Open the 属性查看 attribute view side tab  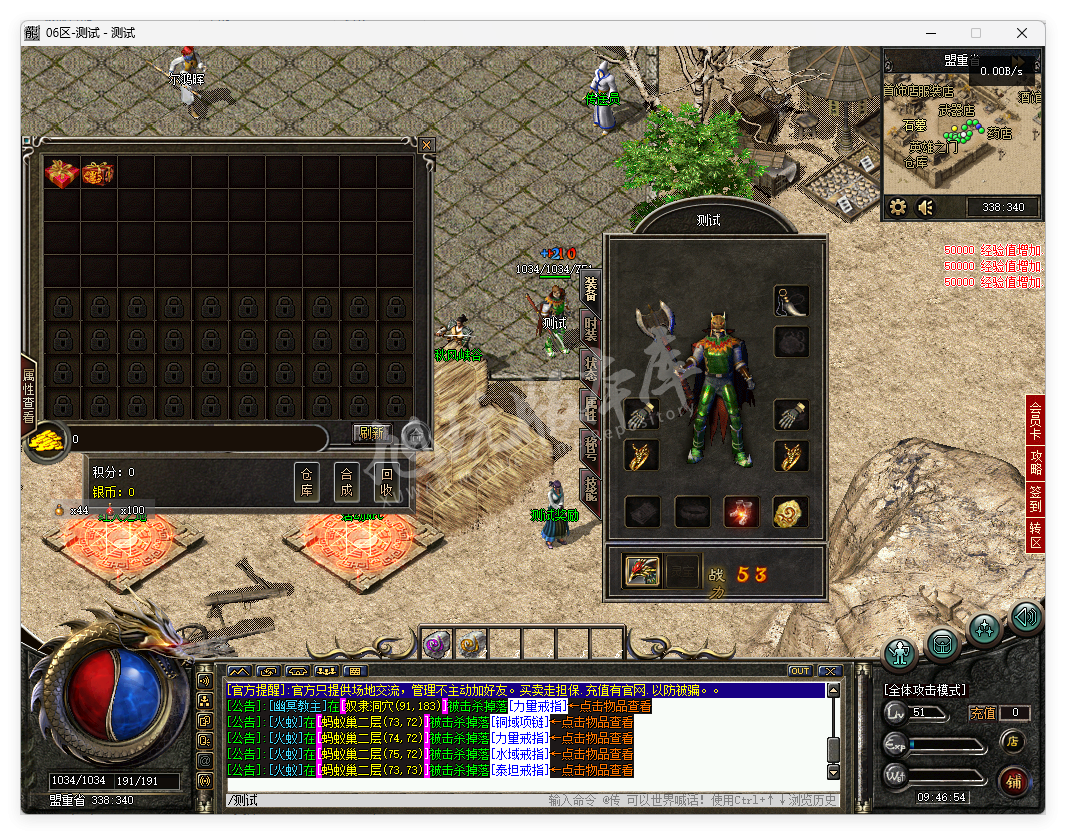(x=29, y=395)
